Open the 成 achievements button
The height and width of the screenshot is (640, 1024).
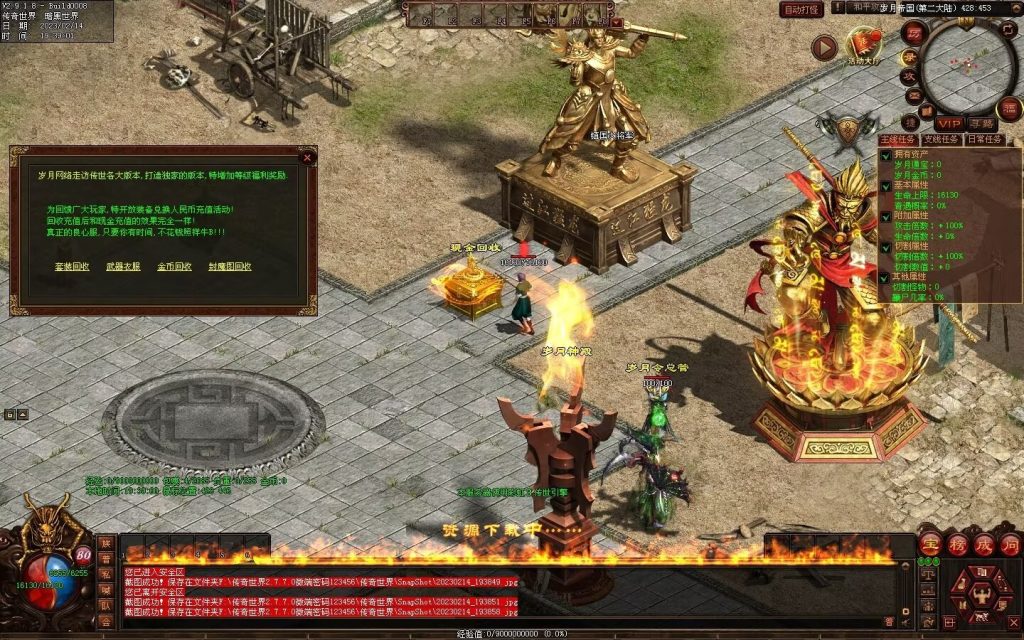(x=983, y=544)
